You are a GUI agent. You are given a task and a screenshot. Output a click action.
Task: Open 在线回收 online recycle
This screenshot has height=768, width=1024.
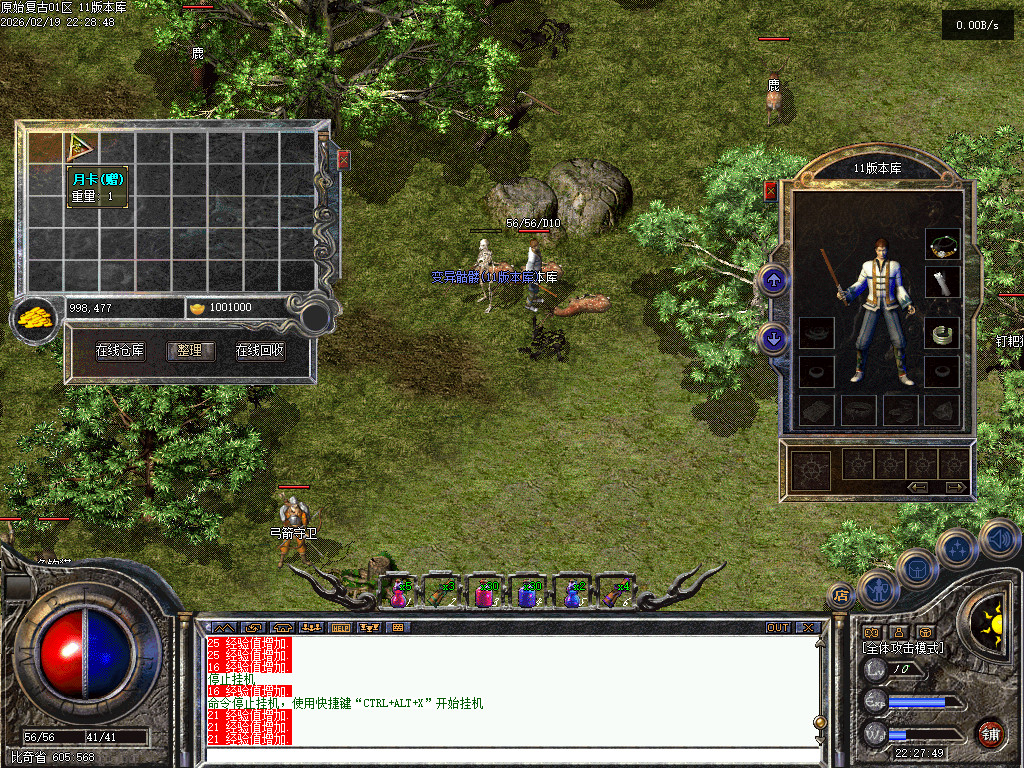coord(260,351)
